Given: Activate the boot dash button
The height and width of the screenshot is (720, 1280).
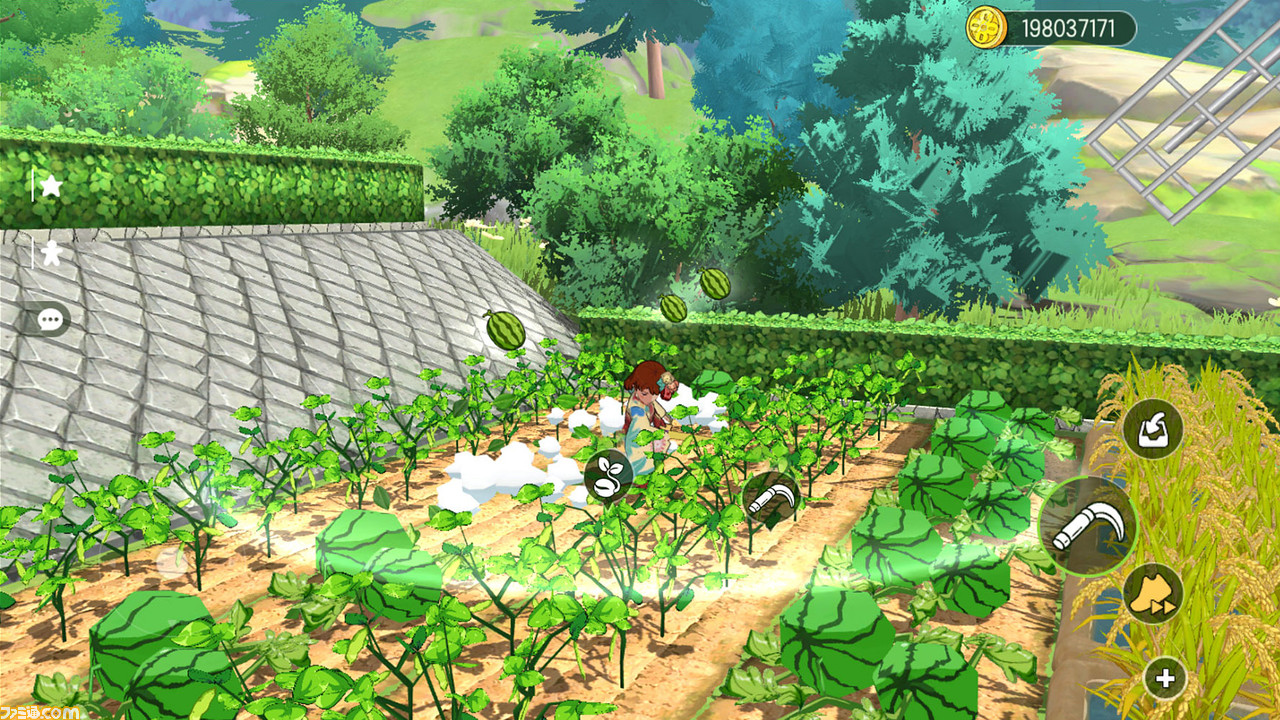Looking at the screenshot, I should [x=1153, y=593].
